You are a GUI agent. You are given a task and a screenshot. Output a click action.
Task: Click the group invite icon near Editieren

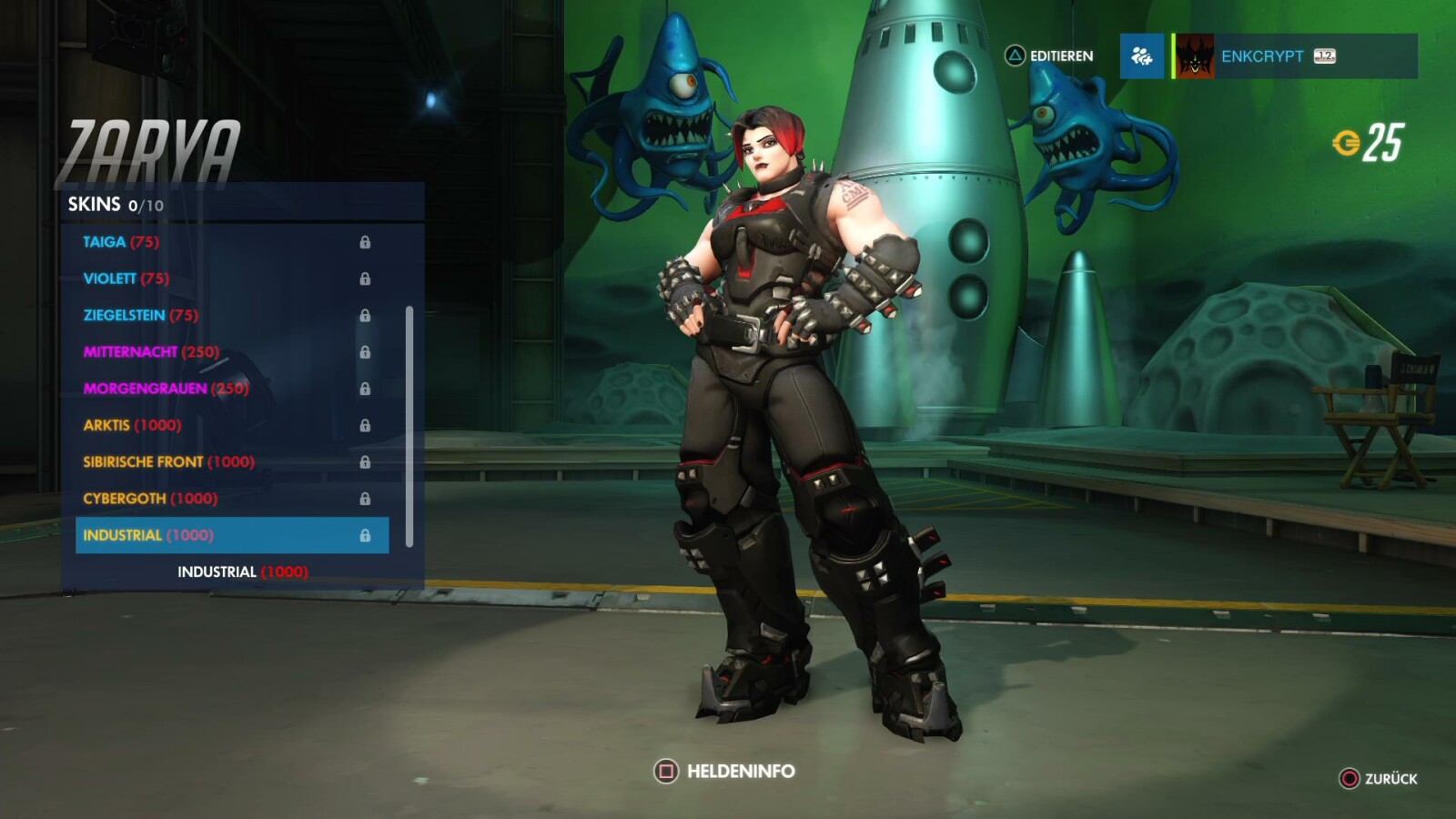pyautogui.click(x=1142, y=56)
